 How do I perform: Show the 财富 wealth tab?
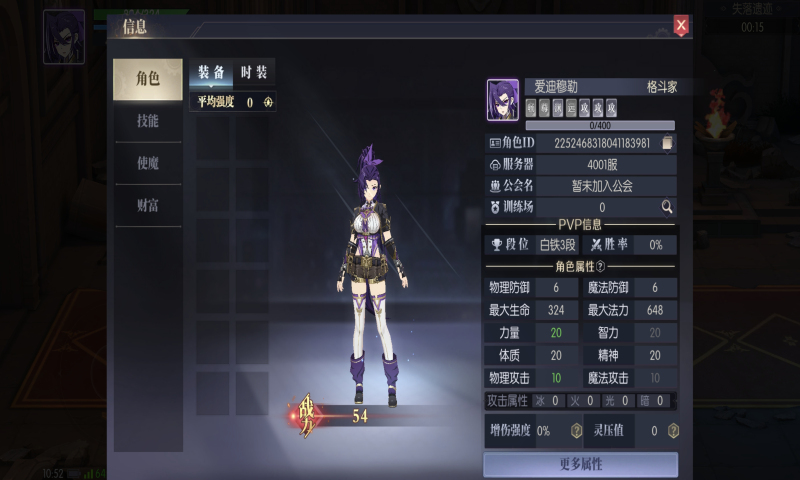point(147,205)
